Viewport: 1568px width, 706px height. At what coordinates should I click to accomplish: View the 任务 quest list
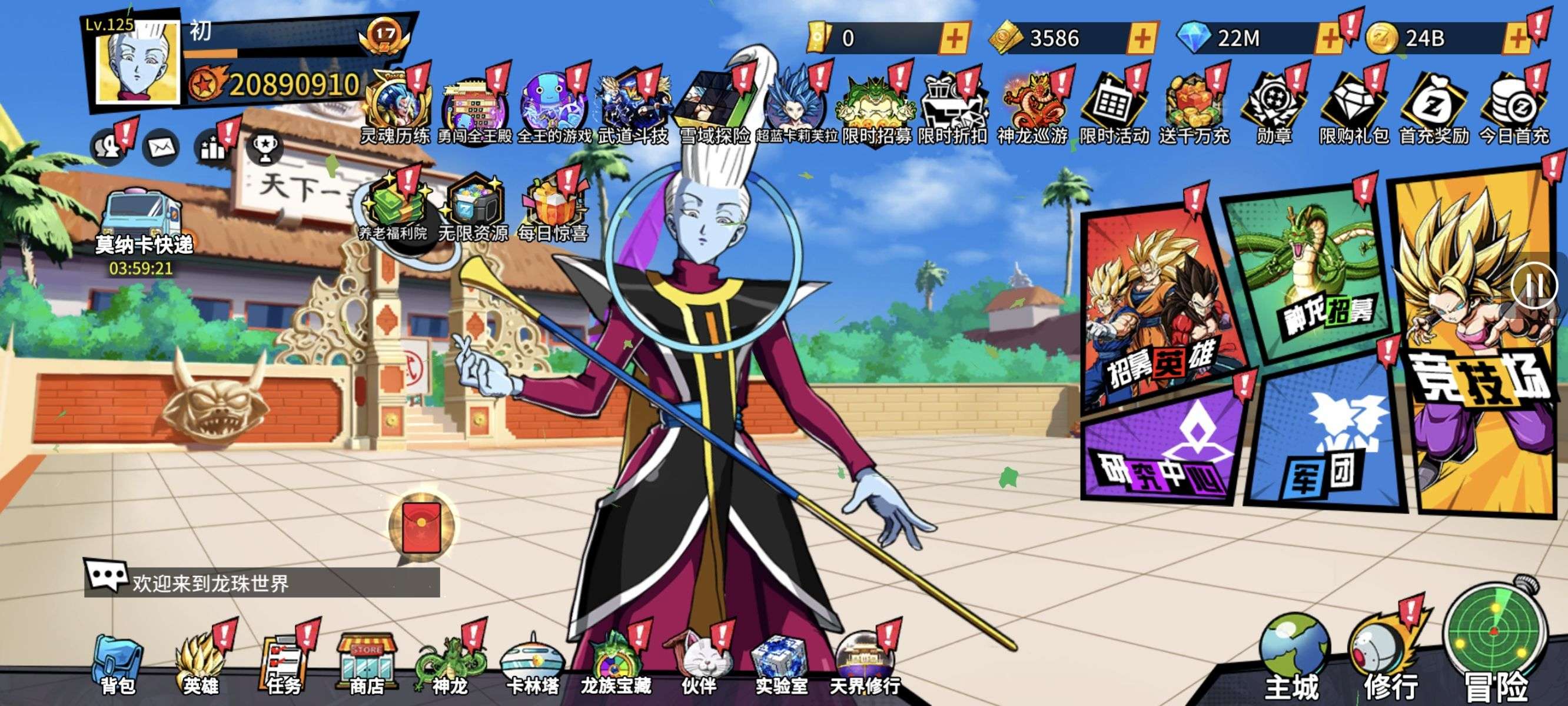click(283, 665)
